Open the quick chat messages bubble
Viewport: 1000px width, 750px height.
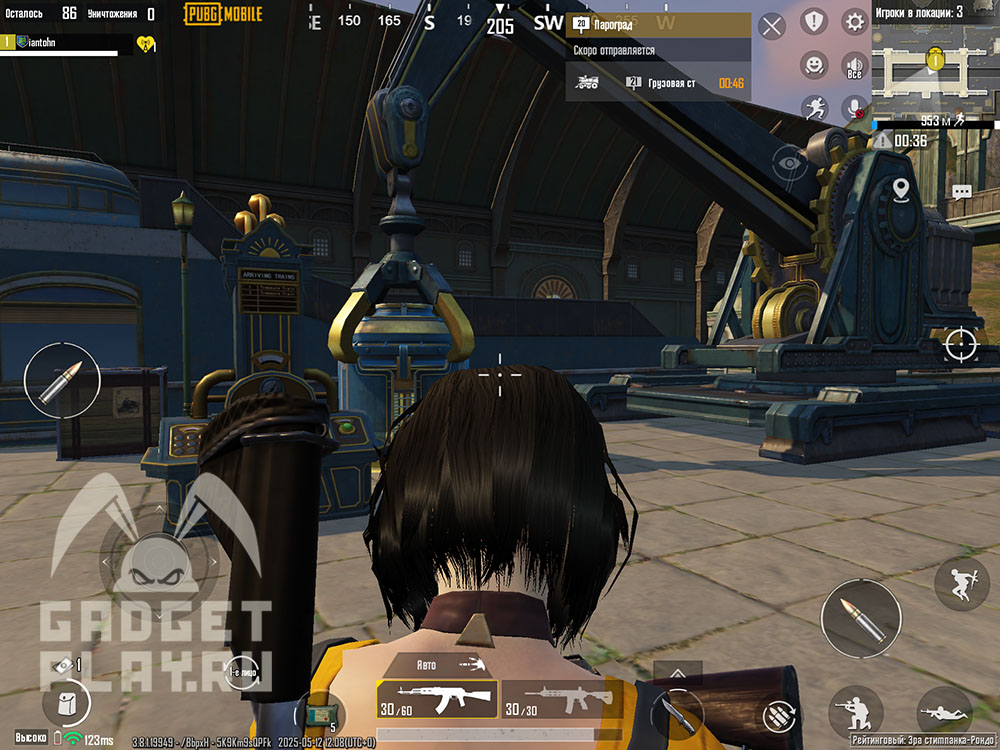click(962, 191)
